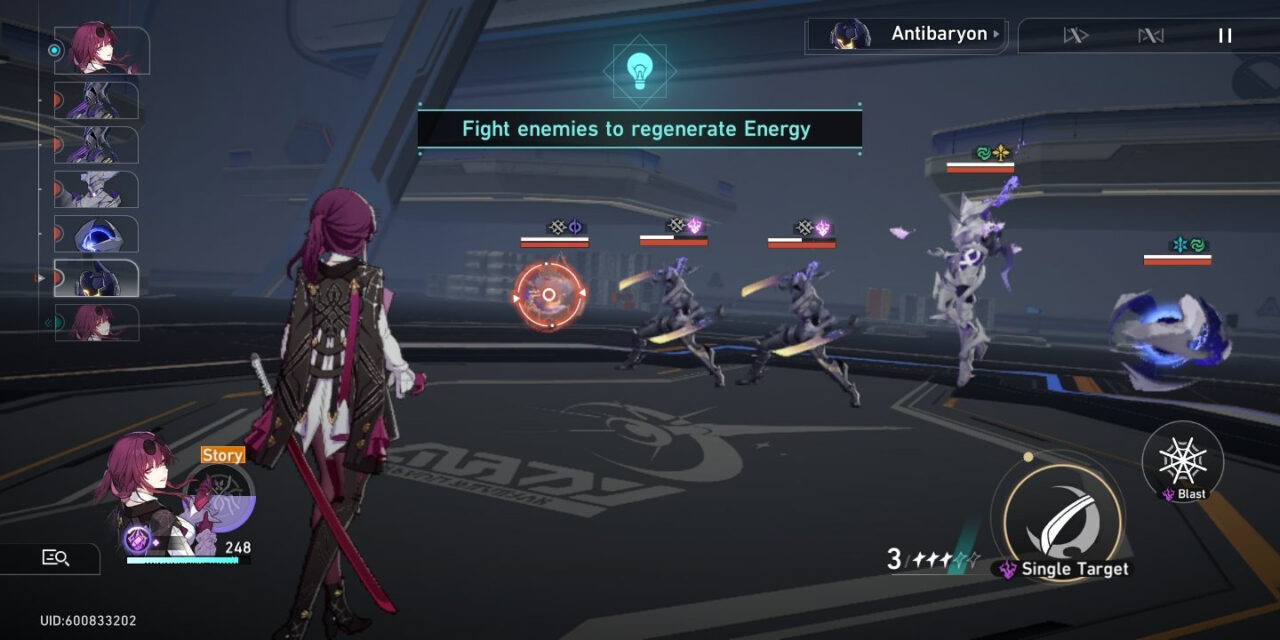The height and width of the screenshot is (640, 1280).
Task: Open the battle log magnifier icon
Action: click(x=55, y=558)
